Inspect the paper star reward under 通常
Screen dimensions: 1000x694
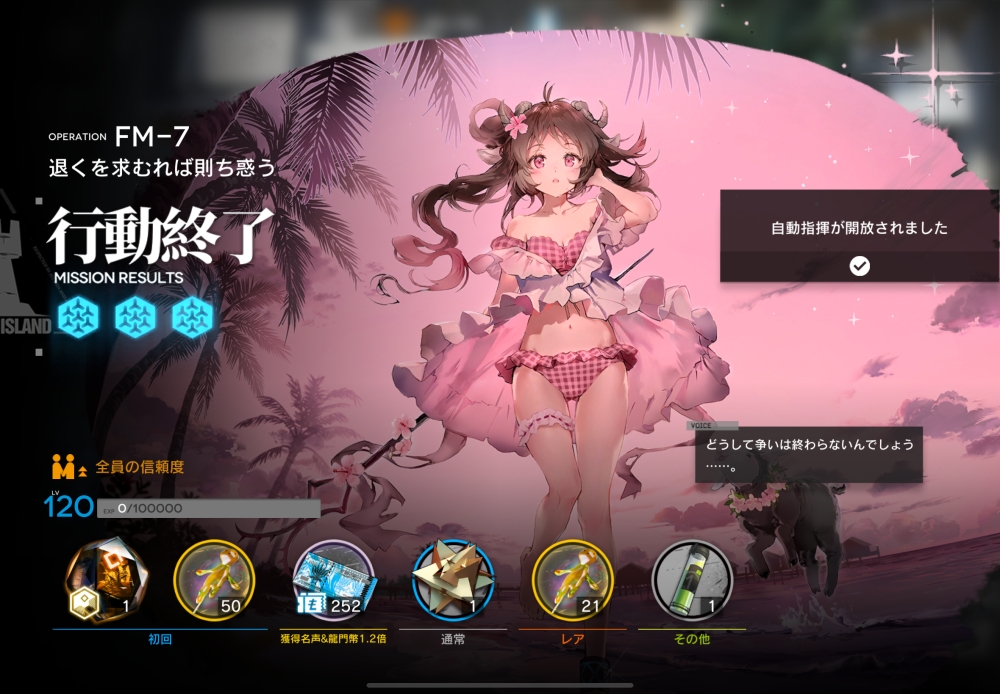453,578
